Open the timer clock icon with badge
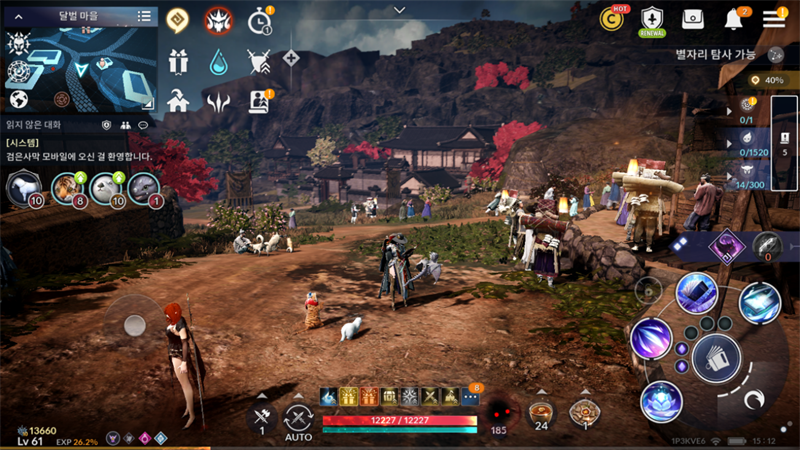This screenshot has height=450, width=800. pos(259,21)
